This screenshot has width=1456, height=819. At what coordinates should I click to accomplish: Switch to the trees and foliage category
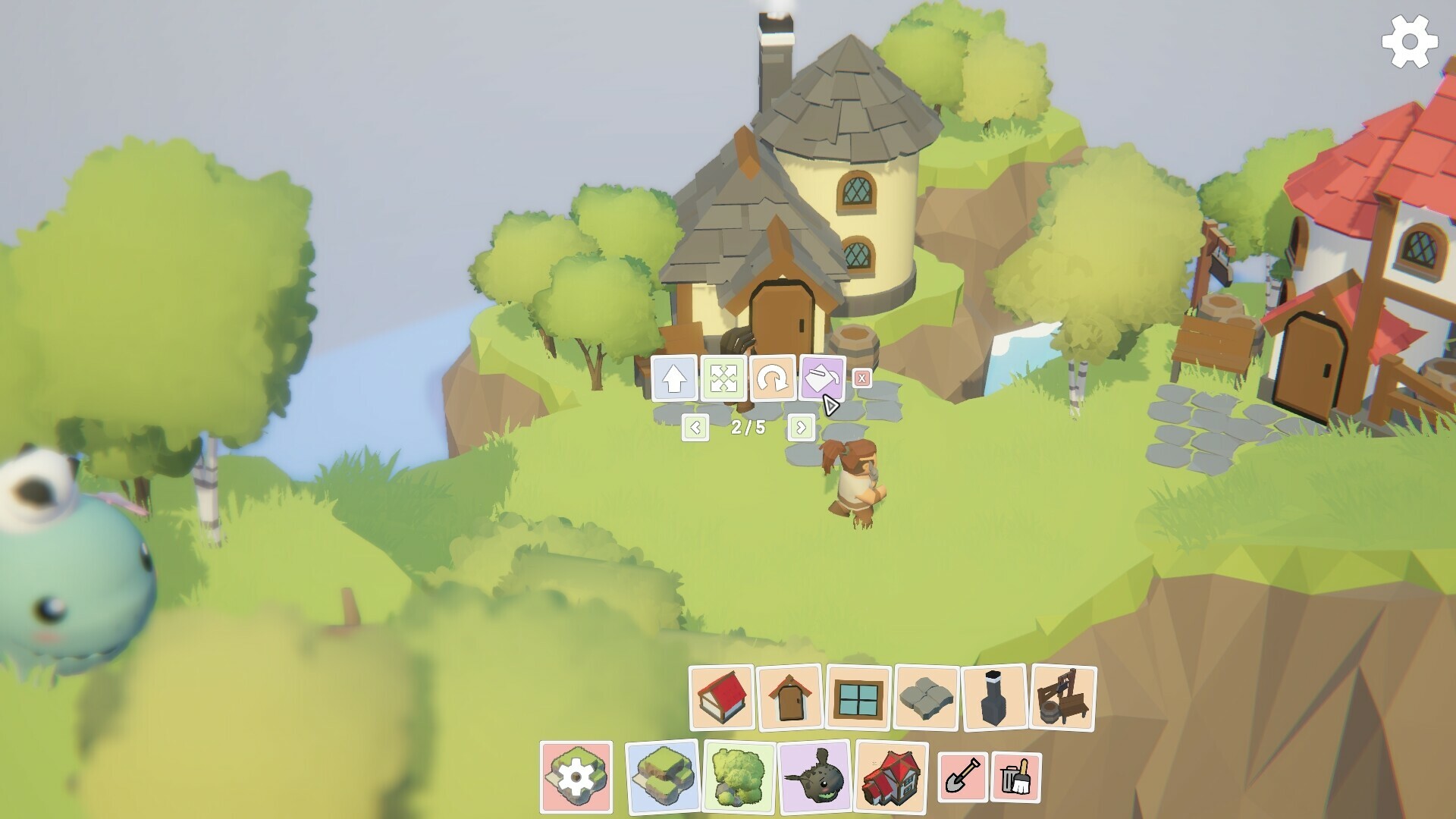[x=739, y=777]
